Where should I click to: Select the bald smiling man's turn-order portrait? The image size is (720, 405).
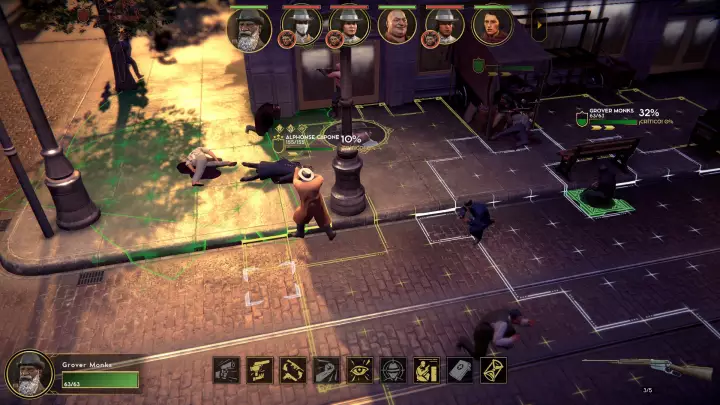[397, 26]
